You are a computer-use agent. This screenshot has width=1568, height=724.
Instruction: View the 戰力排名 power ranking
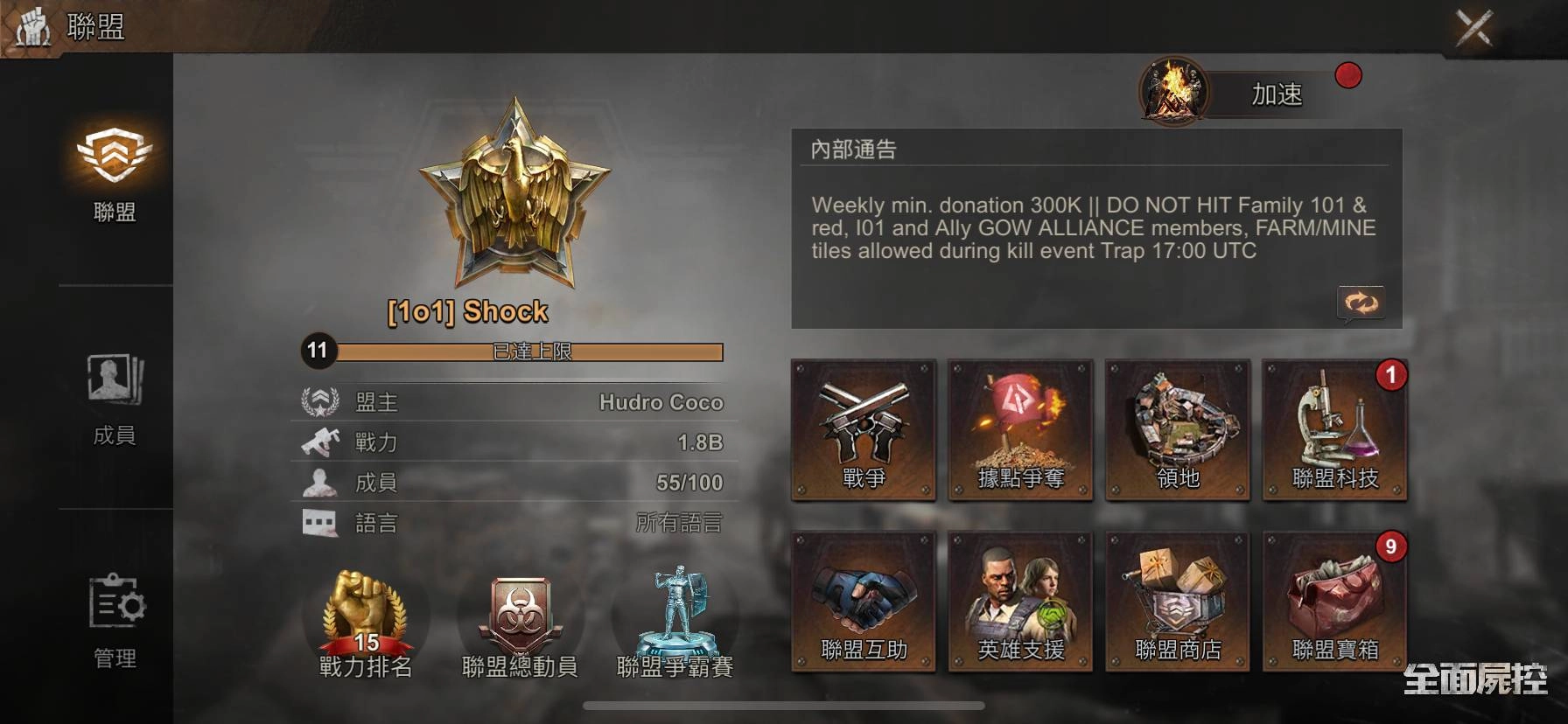coord(365,624)
